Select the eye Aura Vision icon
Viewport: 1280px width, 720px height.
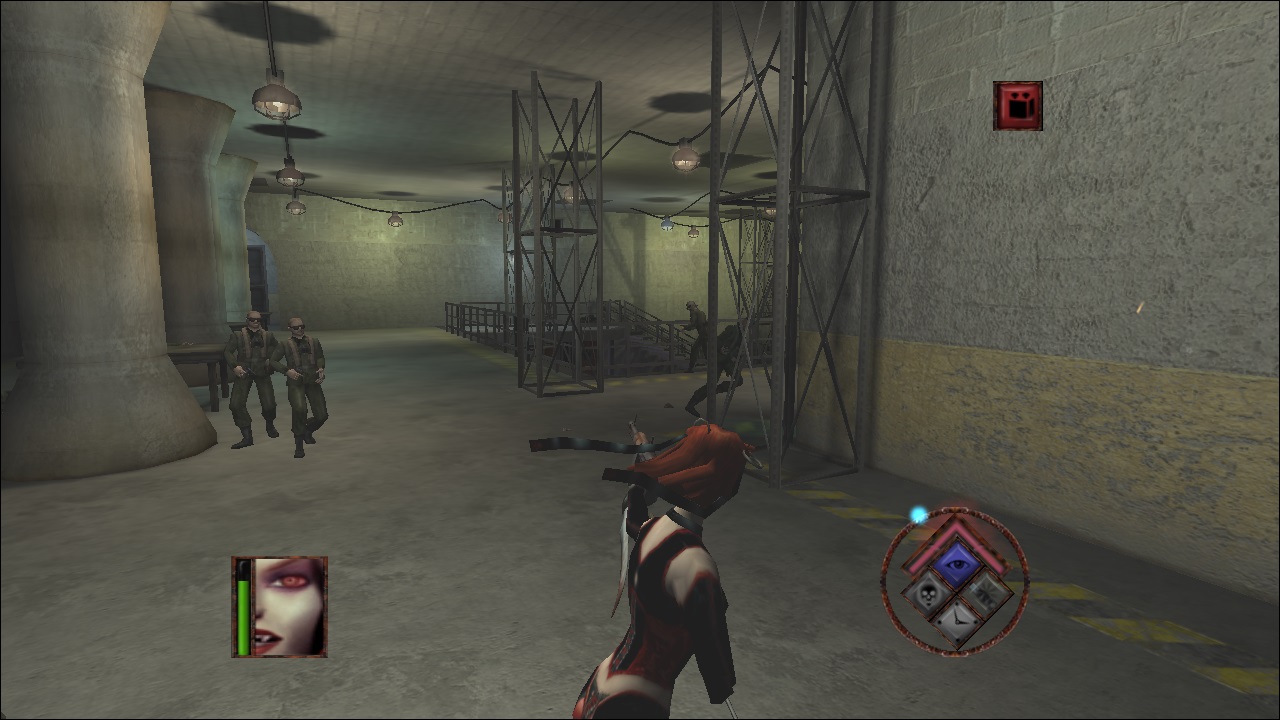[955, 563]
